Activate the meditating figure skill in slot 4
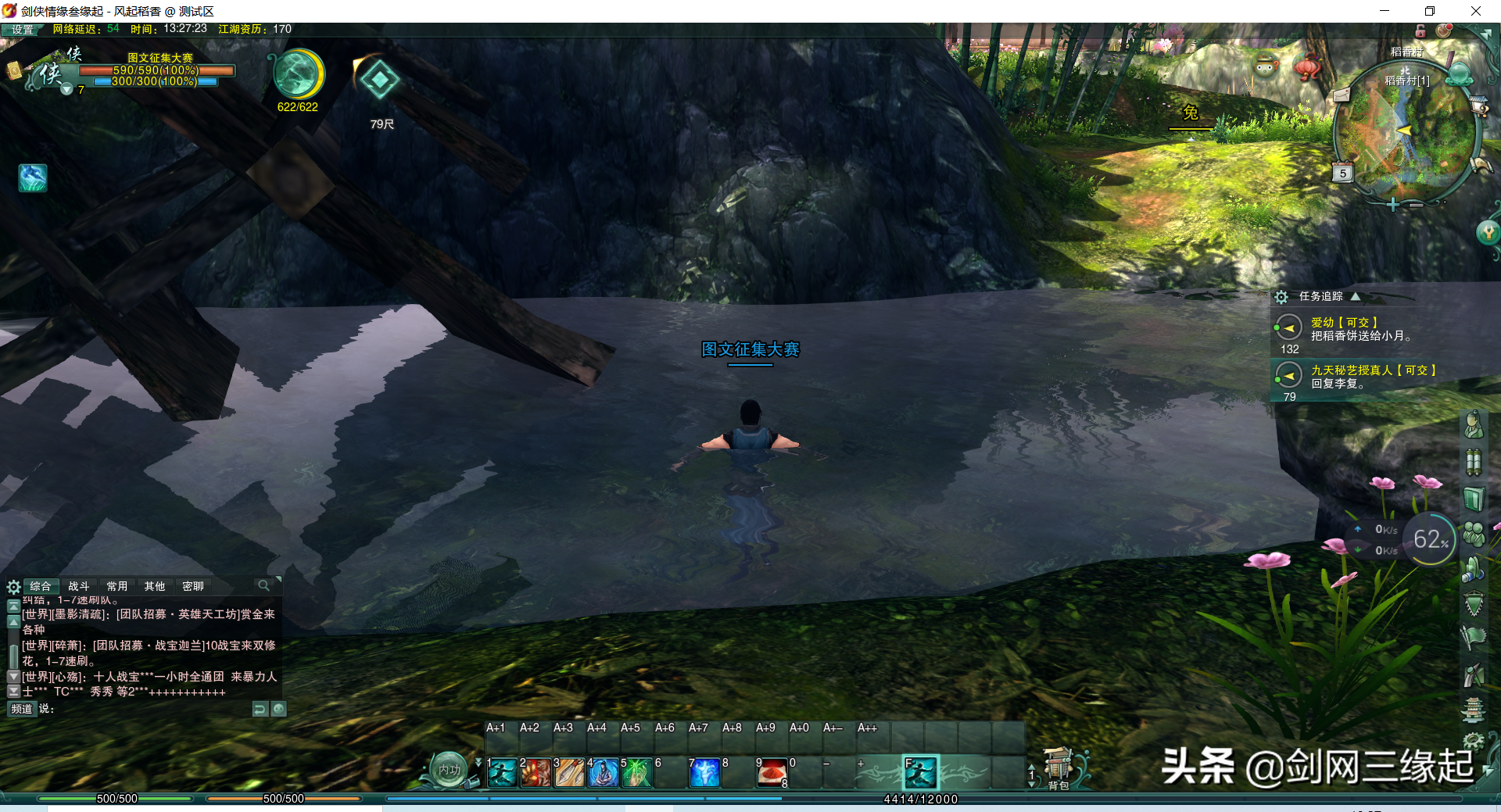Screen dimensions: 1501x812 (603, 772)
